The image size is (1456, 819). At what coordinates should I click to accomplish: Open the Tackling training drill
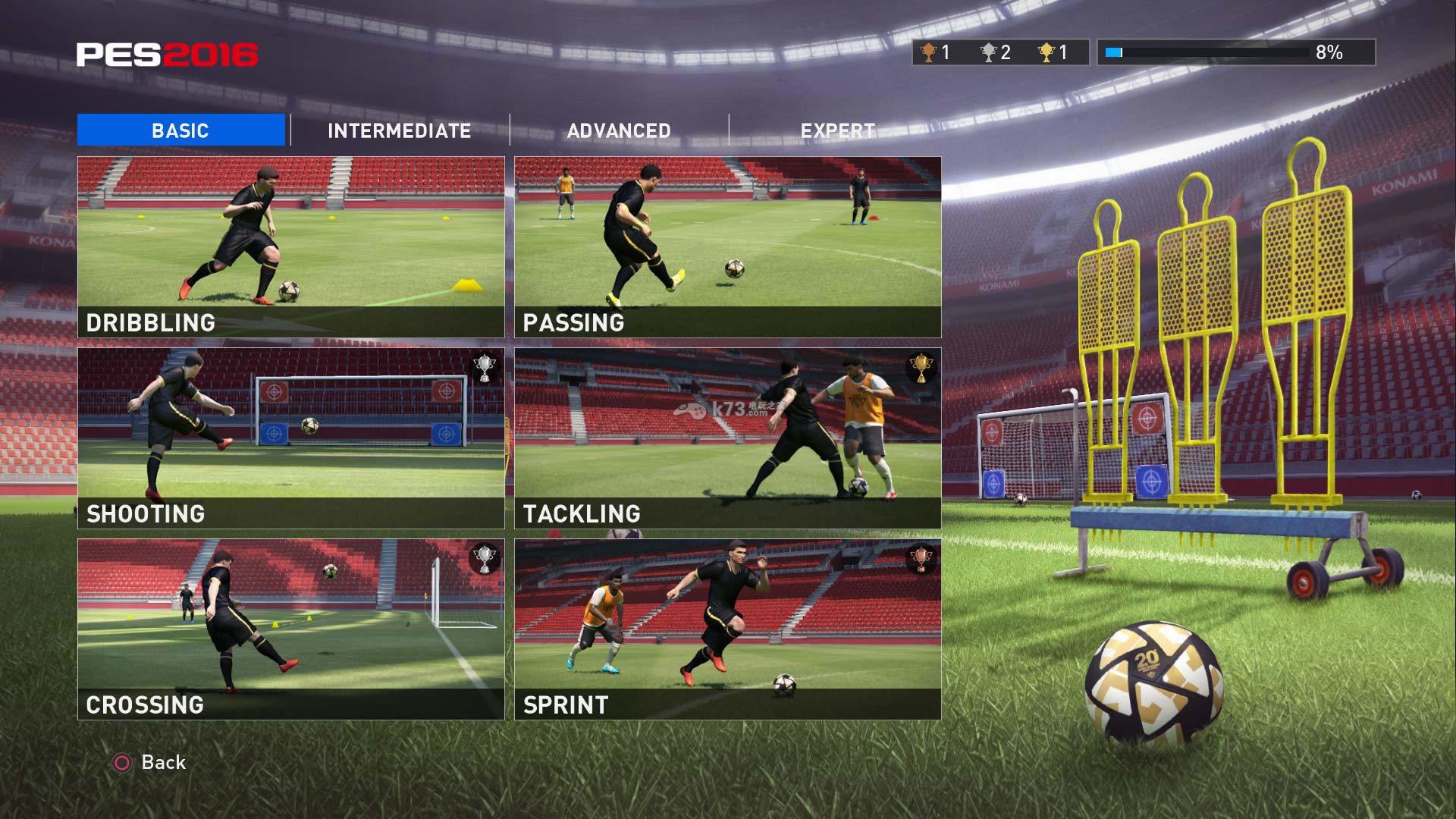tap(727, 438)
